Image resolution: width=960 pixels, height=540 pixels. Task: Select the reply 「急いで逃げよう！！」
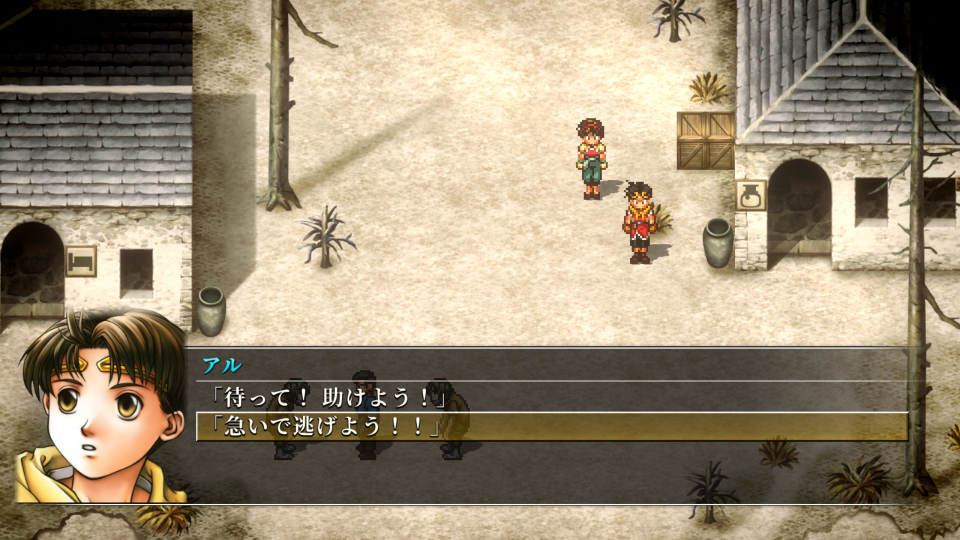(x=320, y=427)
